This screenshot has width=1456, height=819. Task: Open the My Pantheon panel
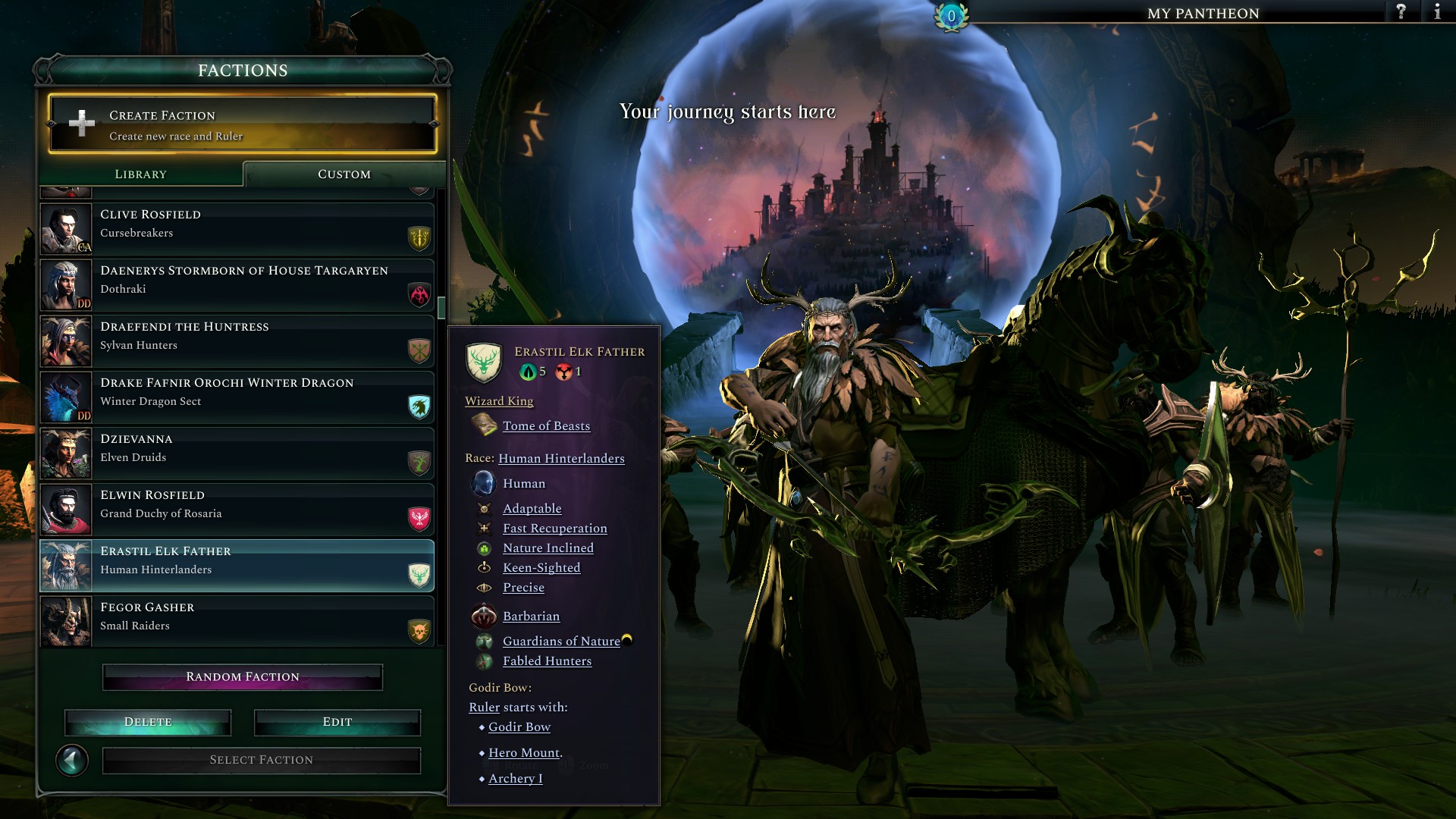point(1203,13)
